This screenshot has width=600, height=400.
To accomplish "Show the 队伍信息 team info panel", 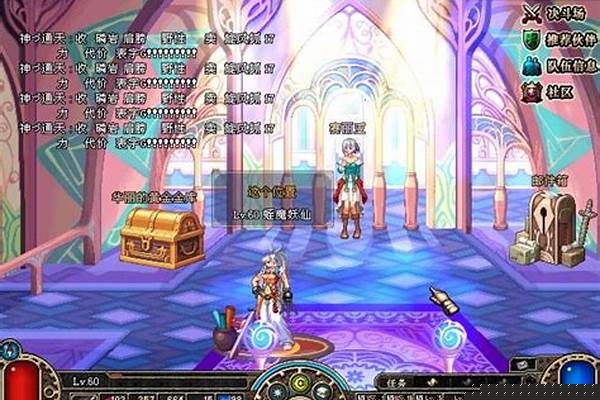I will pos(560,65).
